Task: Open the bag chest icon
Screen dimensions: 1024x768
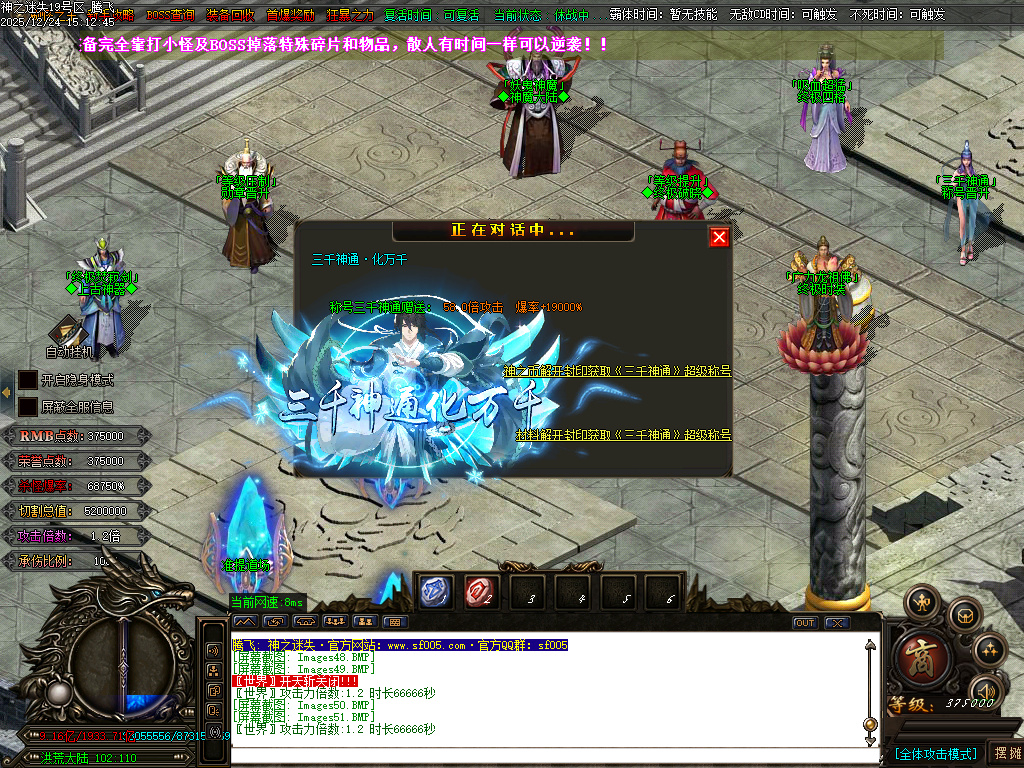Action: [x=965, y=614]
